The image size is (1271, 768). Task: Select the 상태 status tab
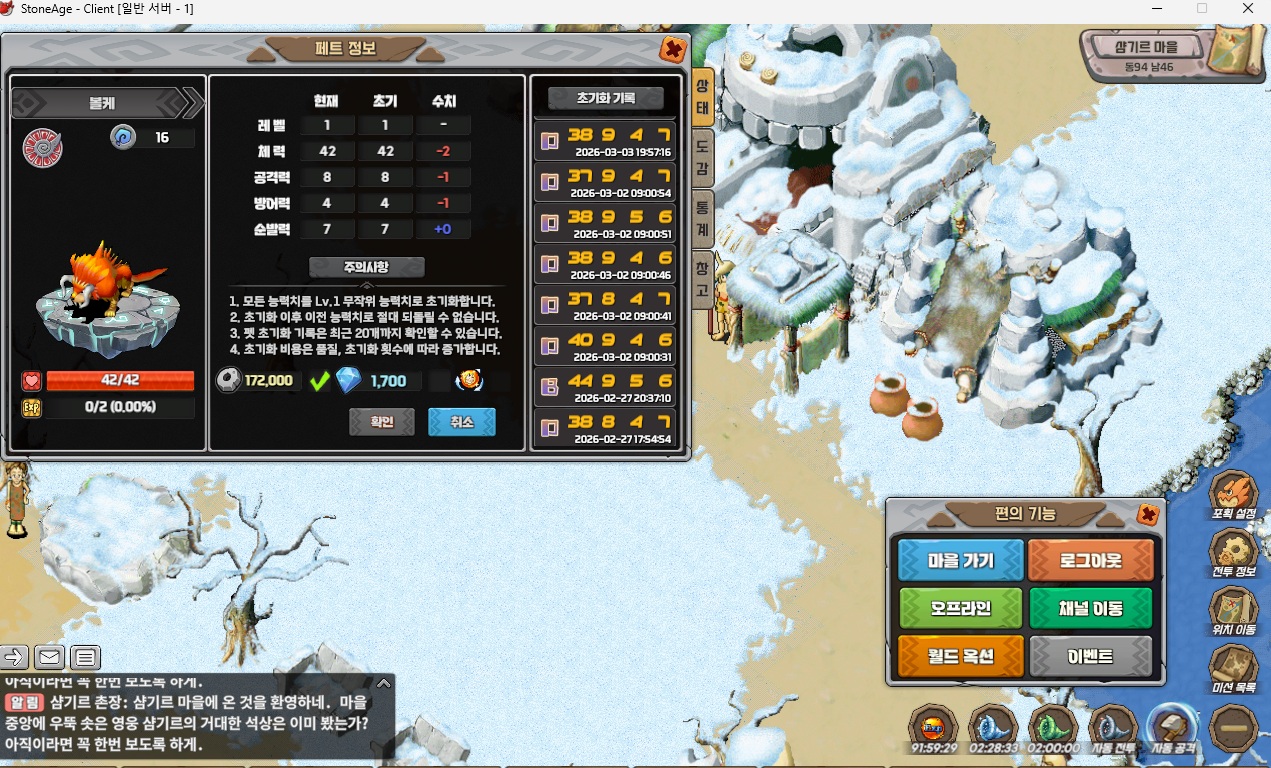click(703, 96)
